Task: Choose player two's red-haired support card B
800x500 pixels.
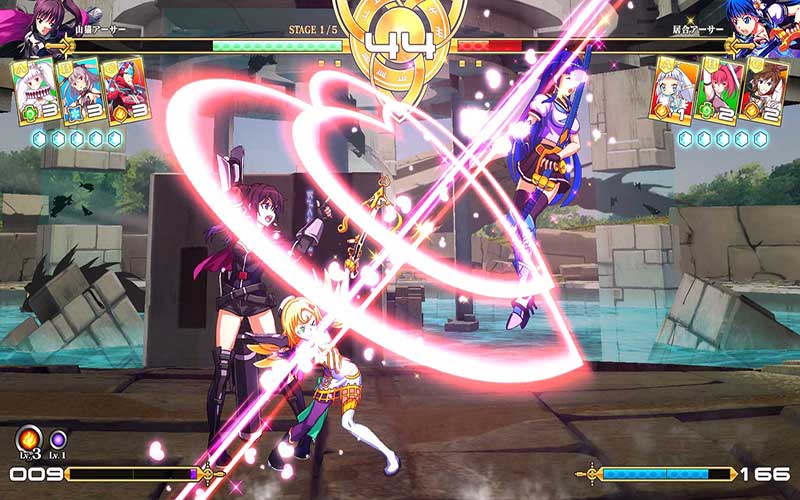Action: coord(718,91)
